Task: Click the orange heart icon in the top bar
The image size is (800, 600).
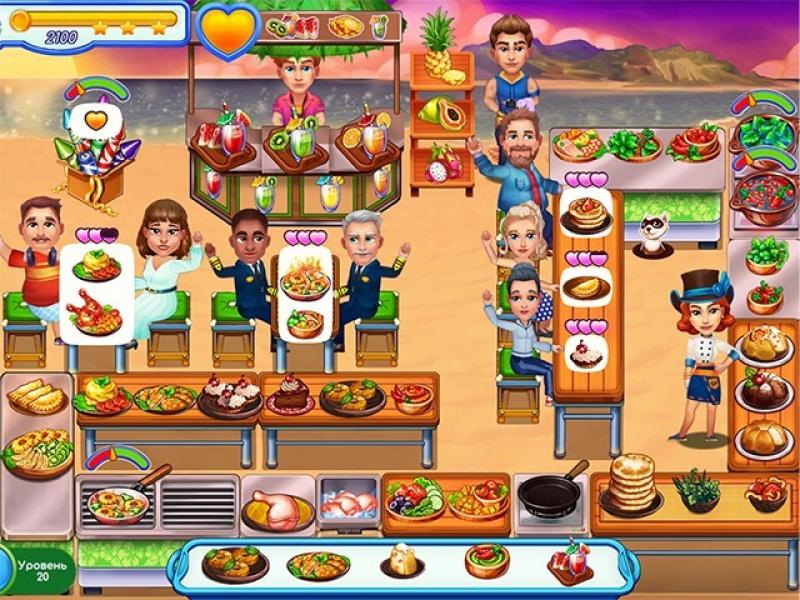Action: [x=227, y=28]
